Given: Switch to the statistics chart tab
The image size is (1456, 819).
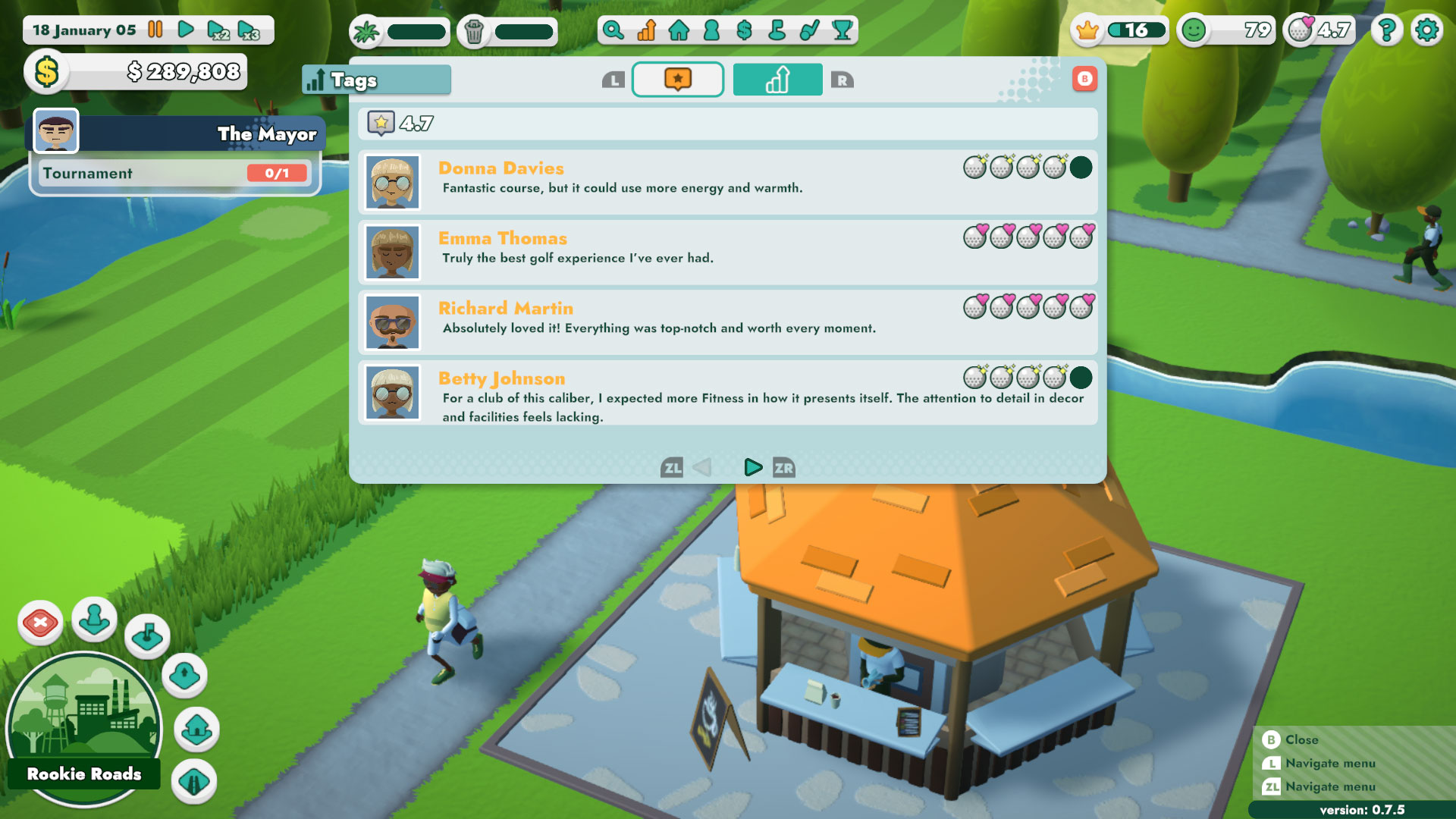Looking at the screenshot, I should pyautogui.click(x=777, y=79).
